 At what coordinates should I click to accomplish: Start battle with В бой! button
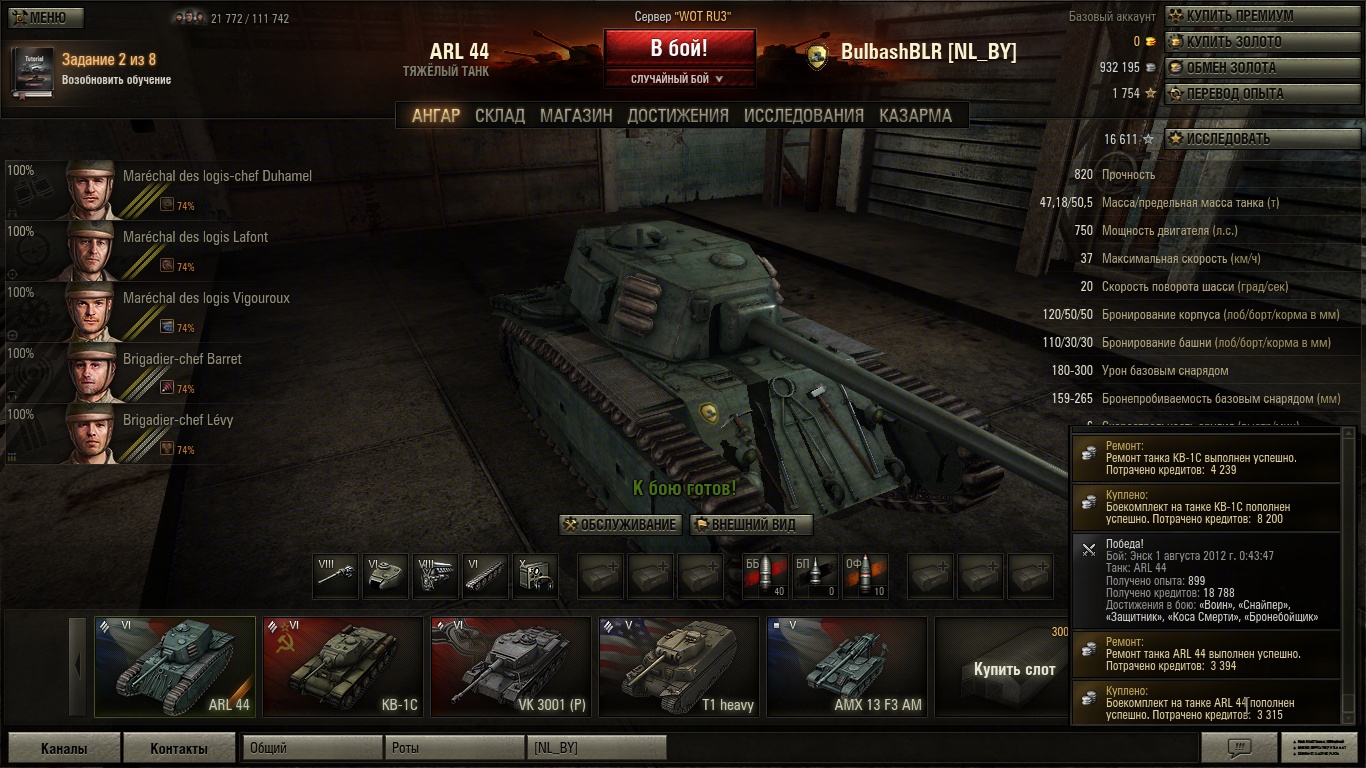pyautogui.click(x=679, y=49)
